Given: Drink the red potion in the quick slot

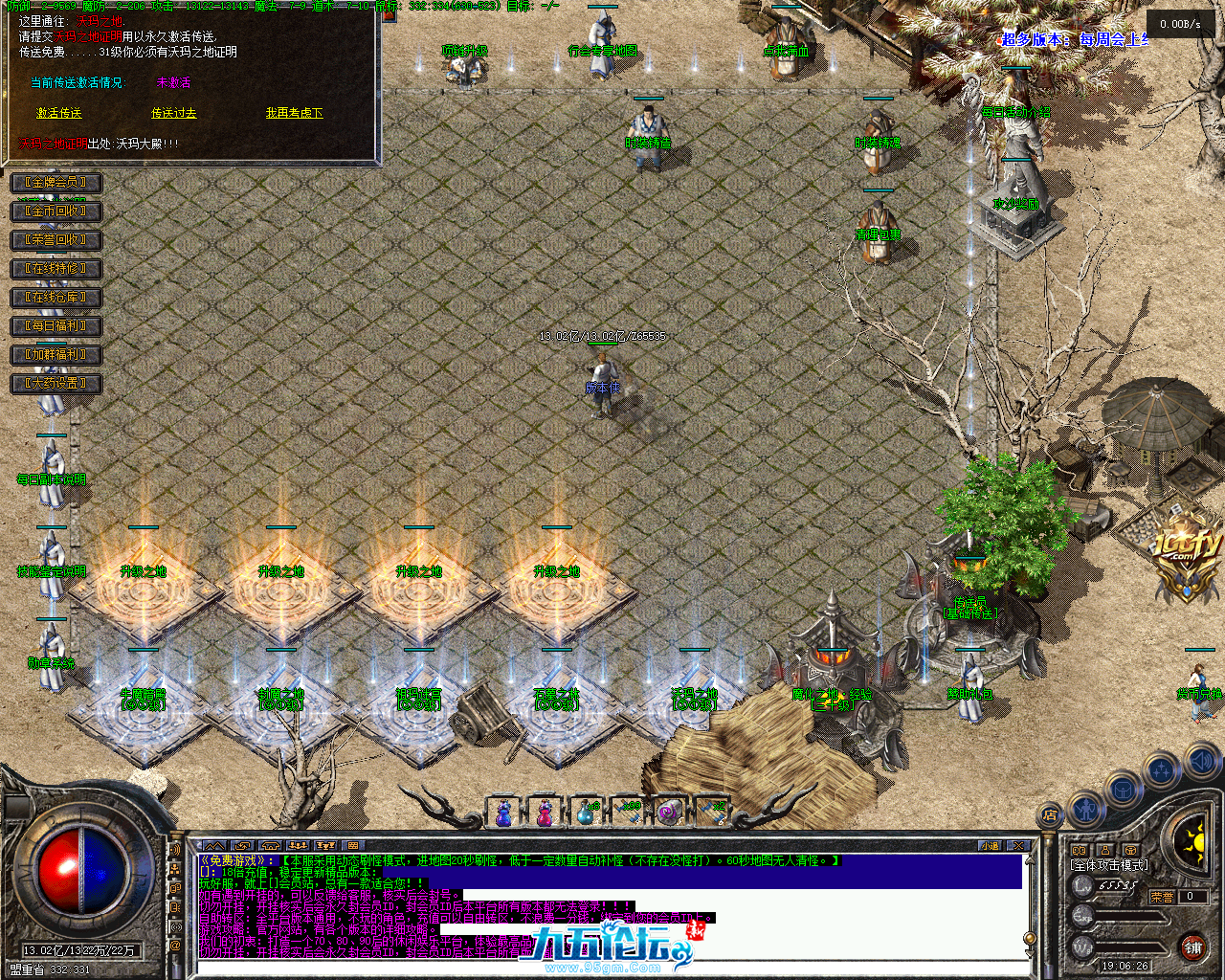Looking at the screenshot, I should (x=545, y=812).
